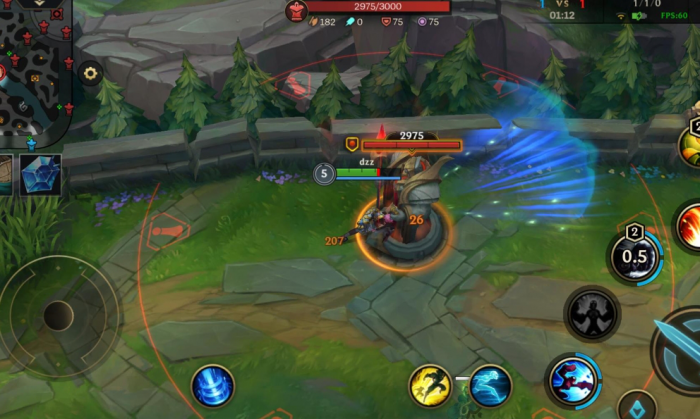Select the blue crystal item slot
Screen dimensions: 700x419
point(41,174)
